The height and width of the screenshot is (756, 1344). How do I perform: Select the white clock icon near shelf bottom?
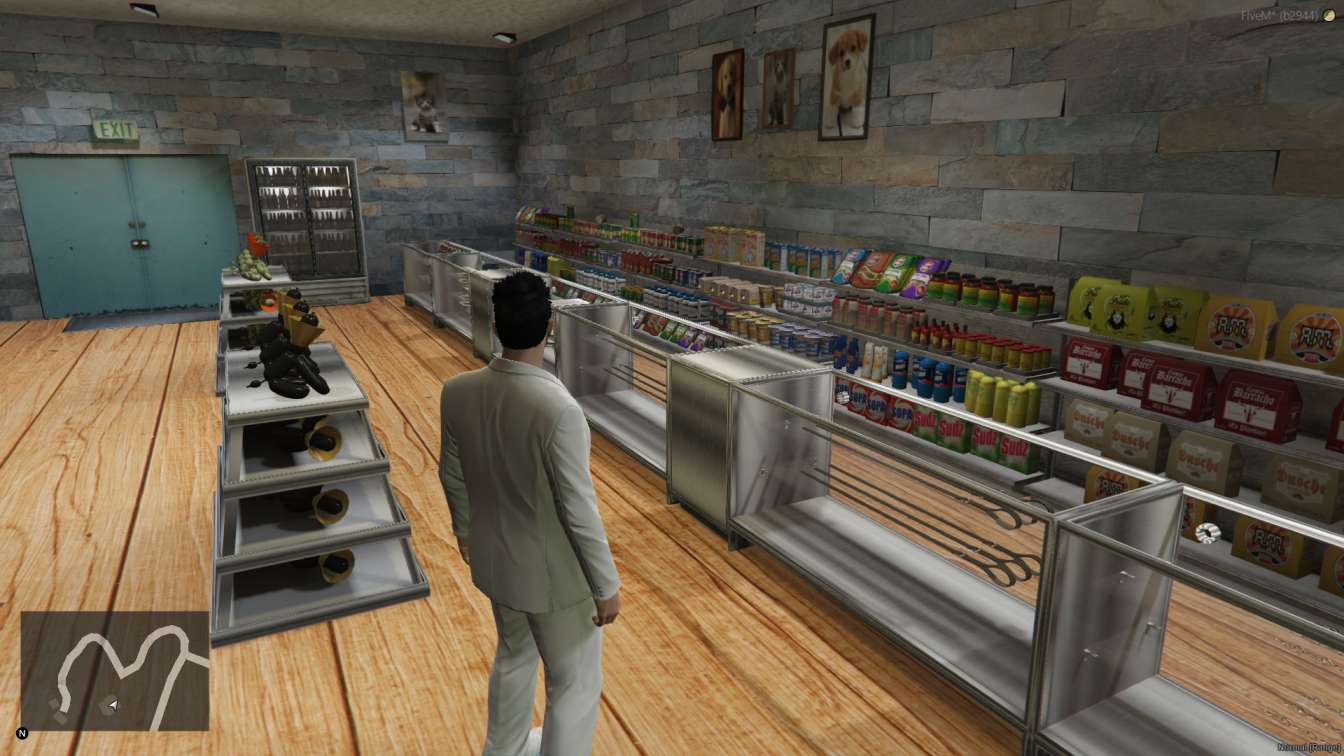pos(1206,533)
